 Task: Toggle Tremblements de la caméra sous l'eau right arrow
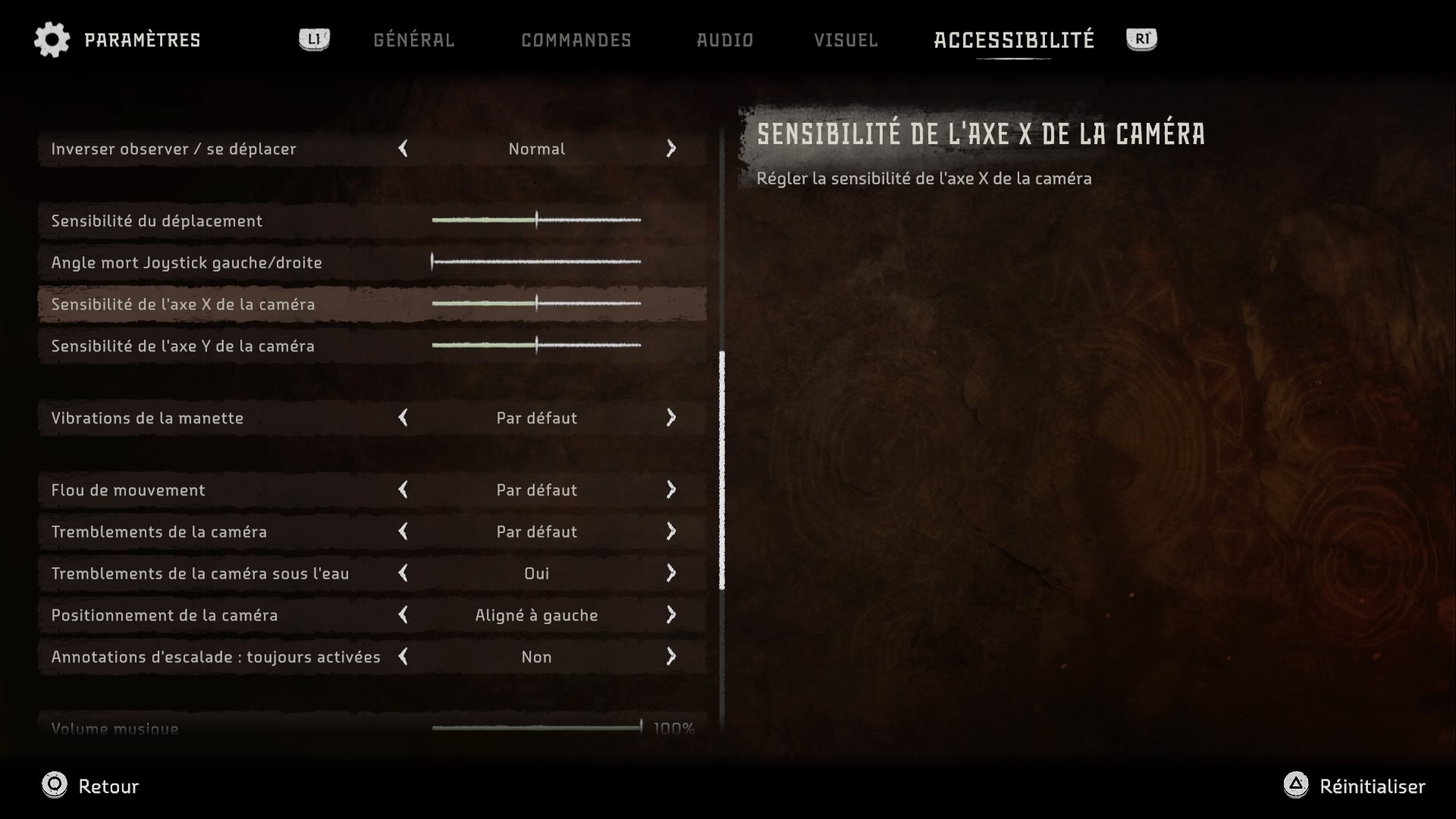tap(670, 573)
